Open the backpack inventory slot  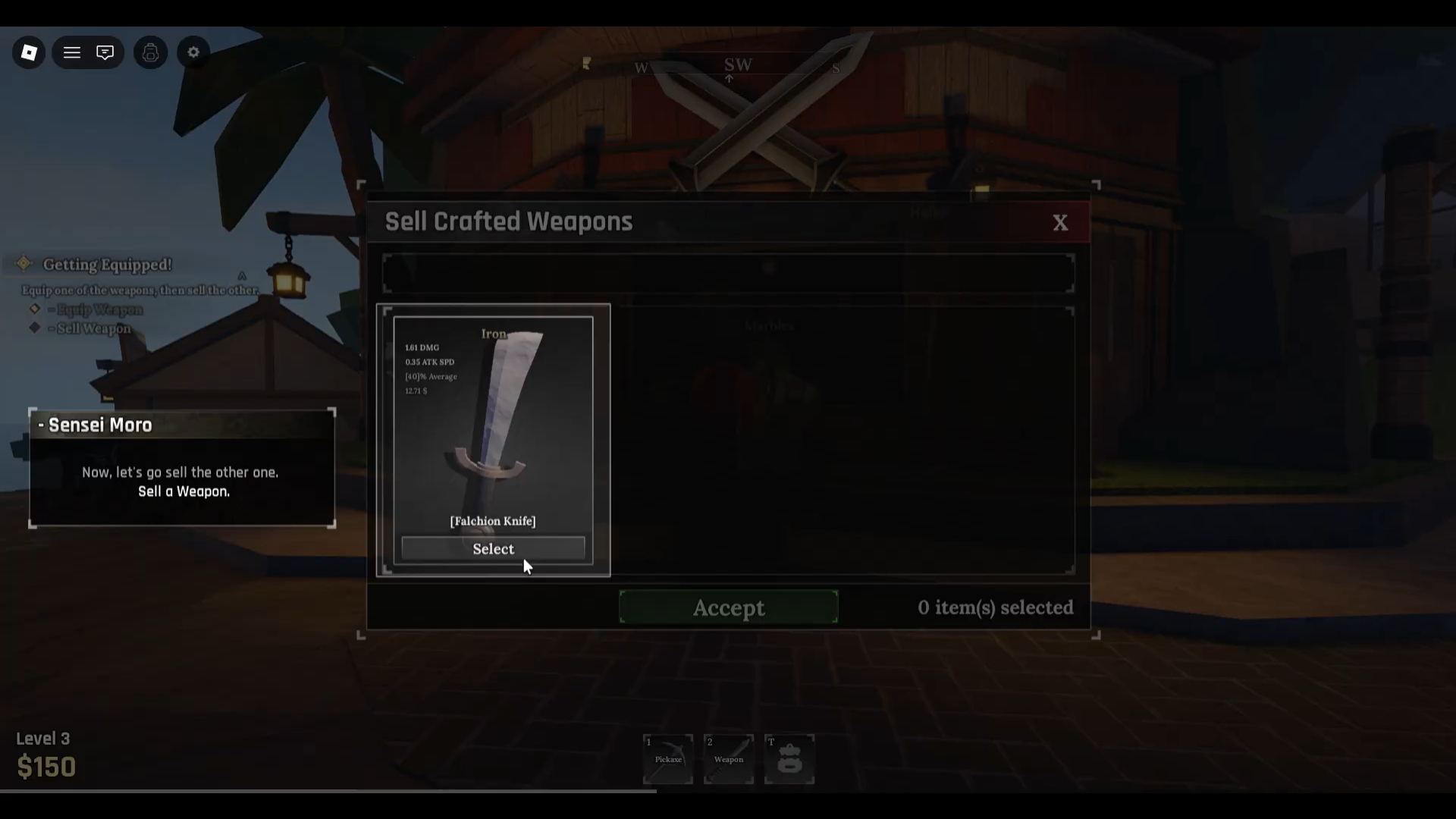(x=789, y=758)
